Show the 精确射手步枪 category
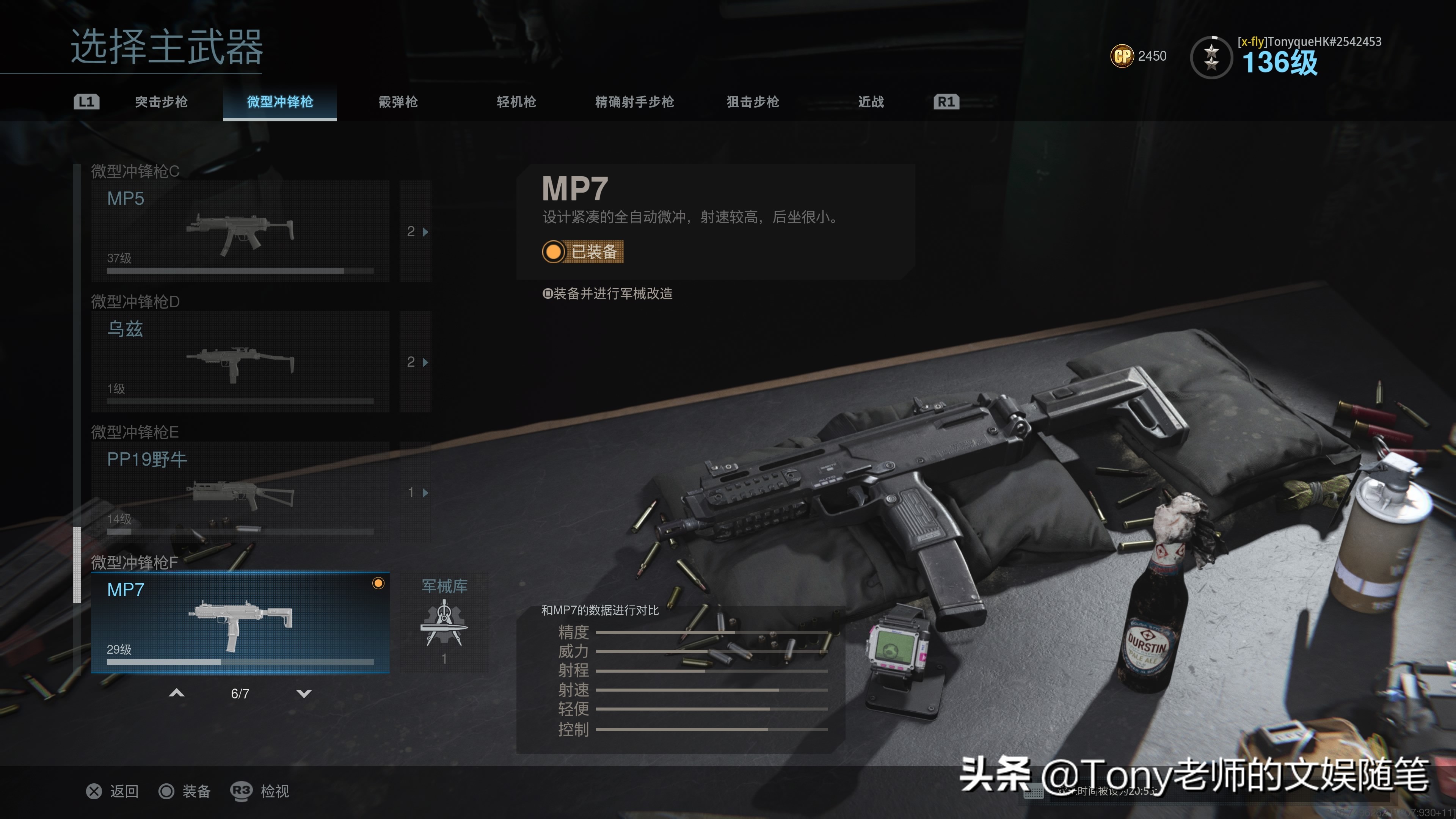Screen dimensions: 1456x819 (634, 102)
